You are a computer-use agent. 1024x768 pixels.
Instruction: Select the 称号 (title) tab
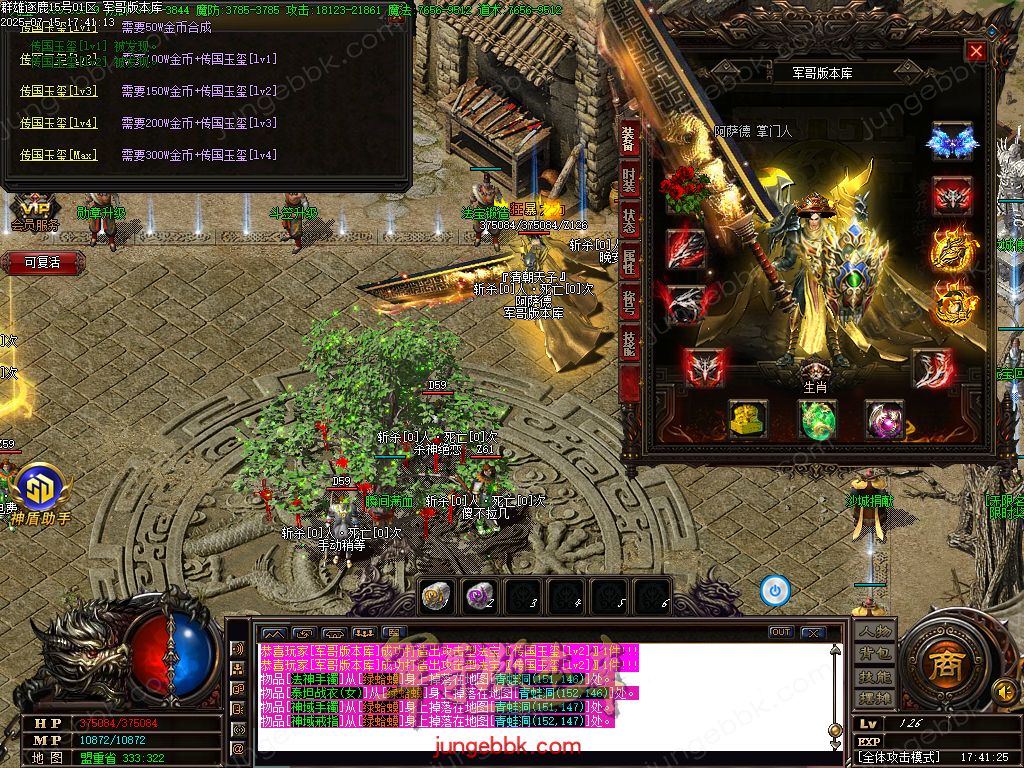point(629,304)
